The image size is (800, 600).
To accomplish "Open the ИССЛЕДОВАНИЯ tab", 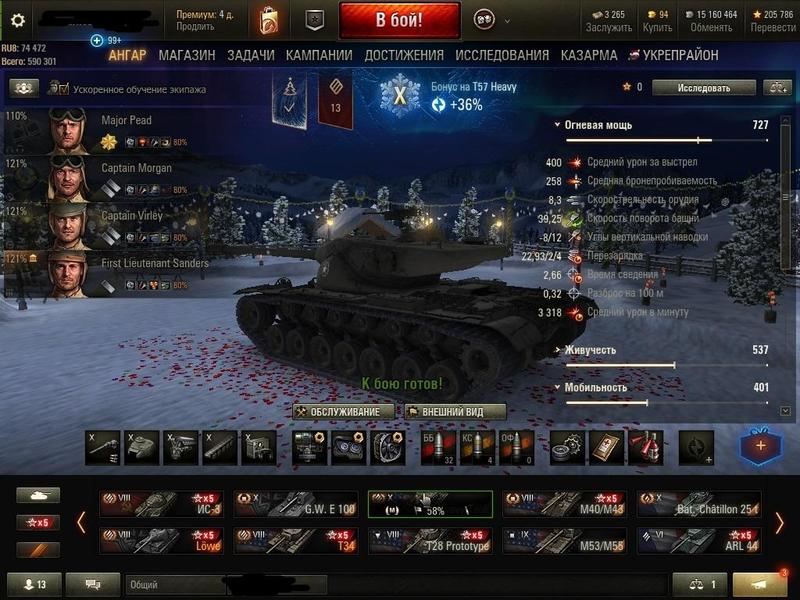I will pyautogui.click(x=501, y=56).
